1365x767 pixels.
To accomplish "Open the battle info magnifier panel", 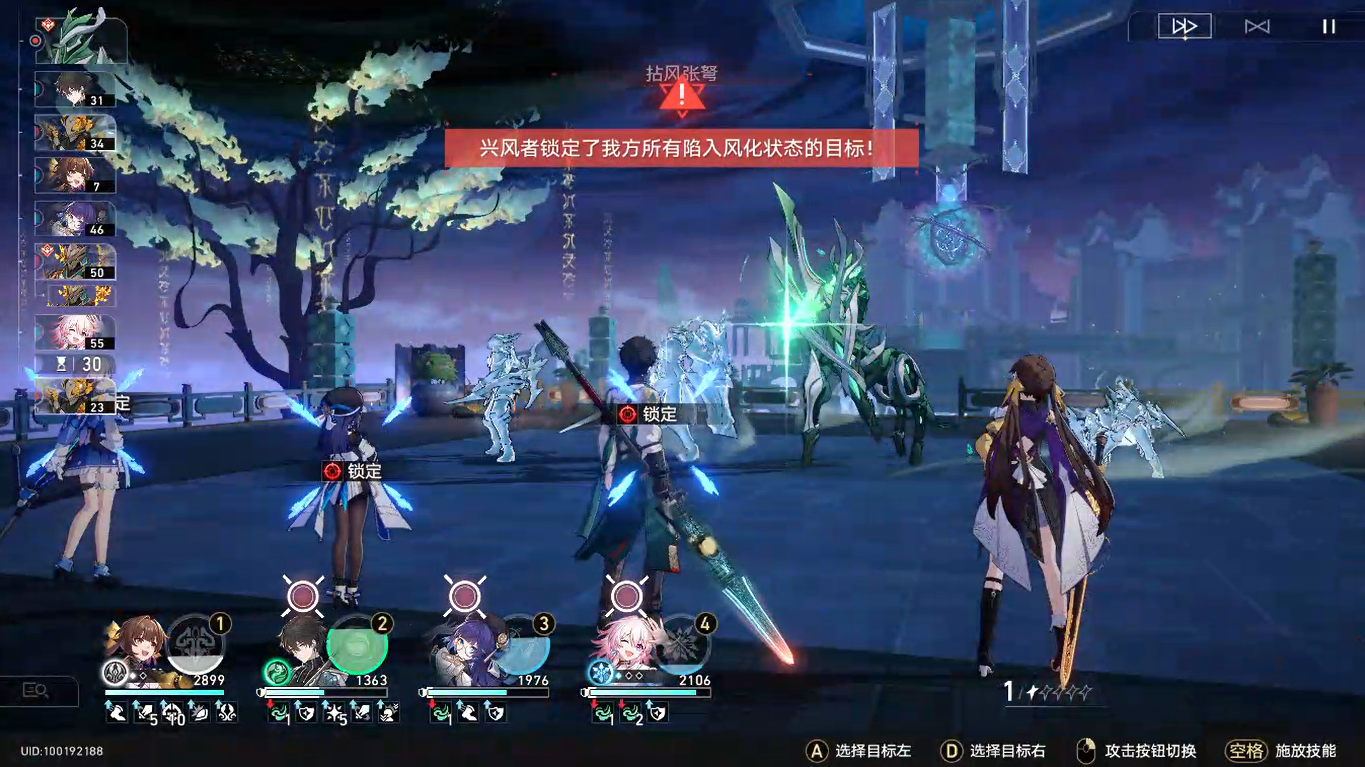I will [37, 690].
